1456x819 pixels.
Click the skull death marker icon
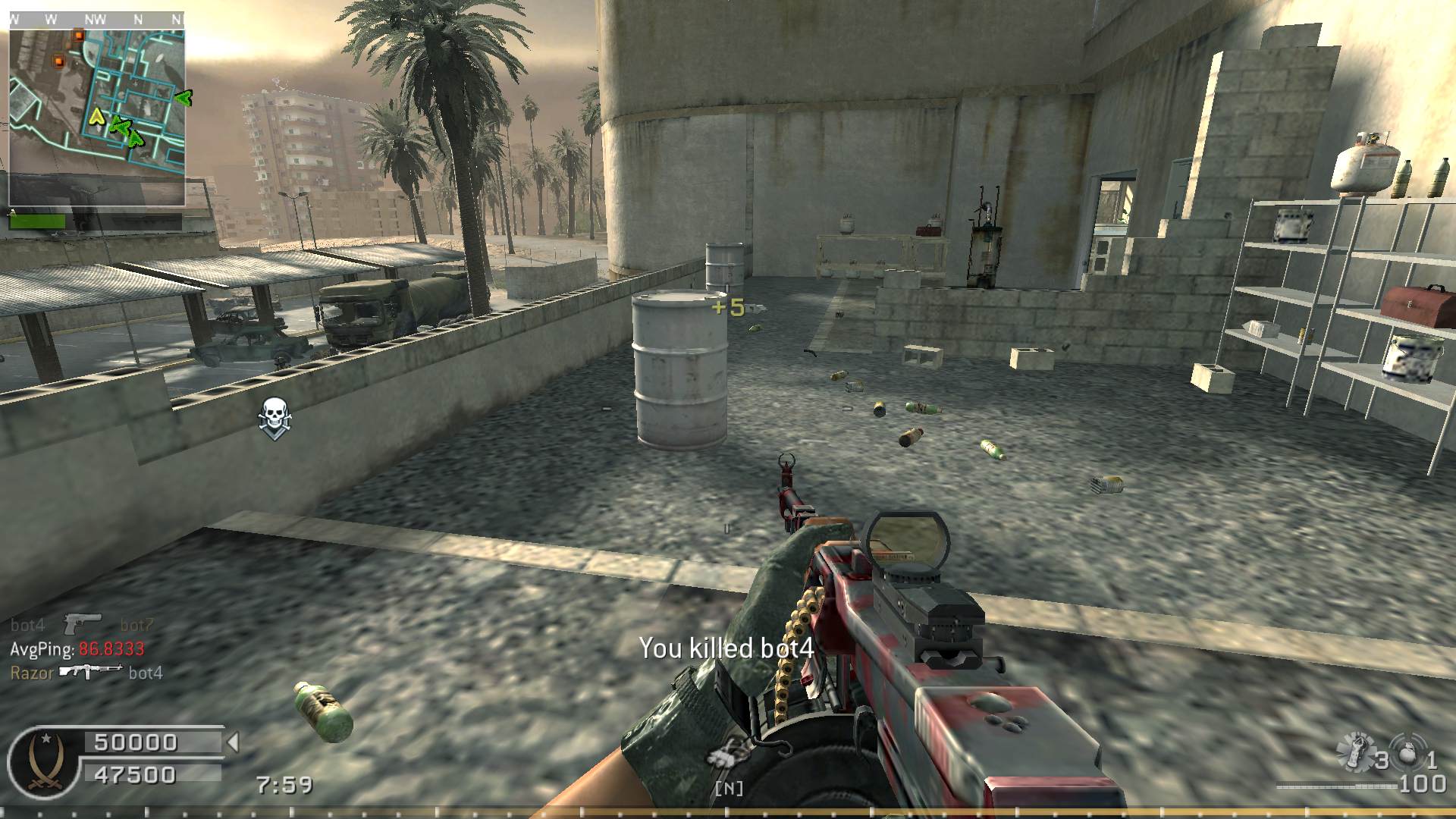(273, 416)
